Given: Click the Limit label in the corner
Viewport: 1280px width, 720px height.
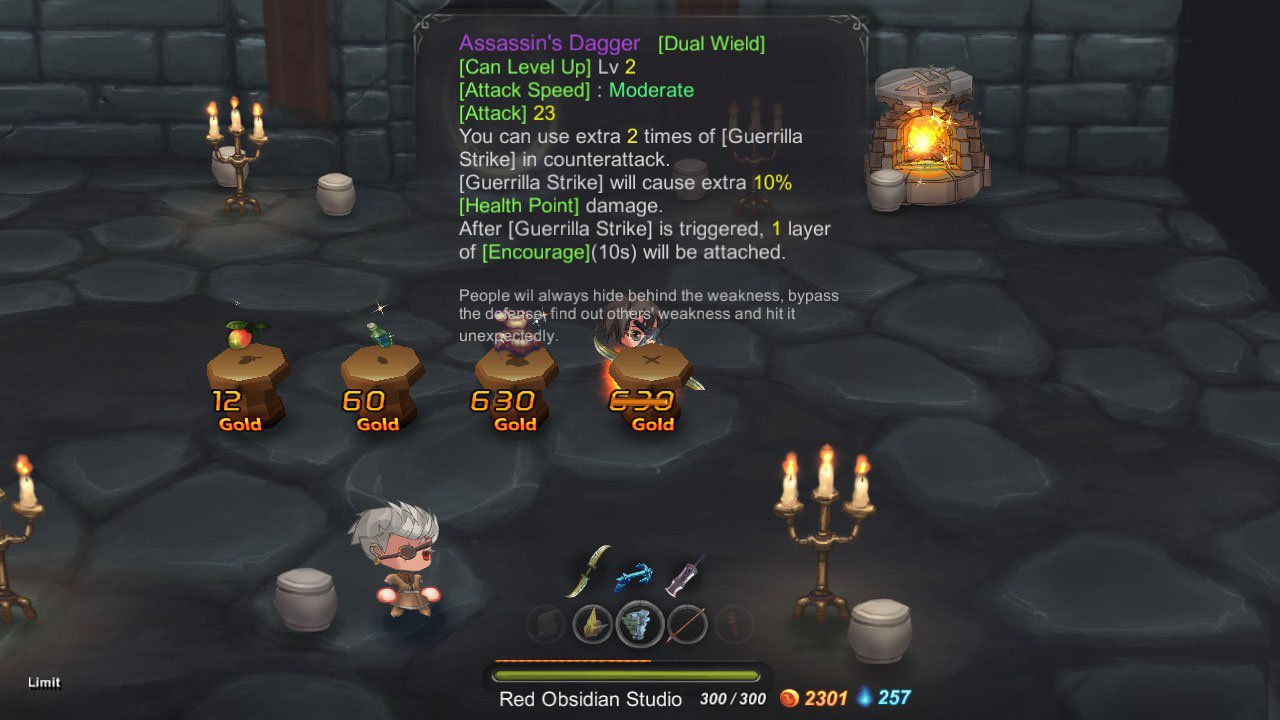Looking at the screenshot, I should [44, 682].
